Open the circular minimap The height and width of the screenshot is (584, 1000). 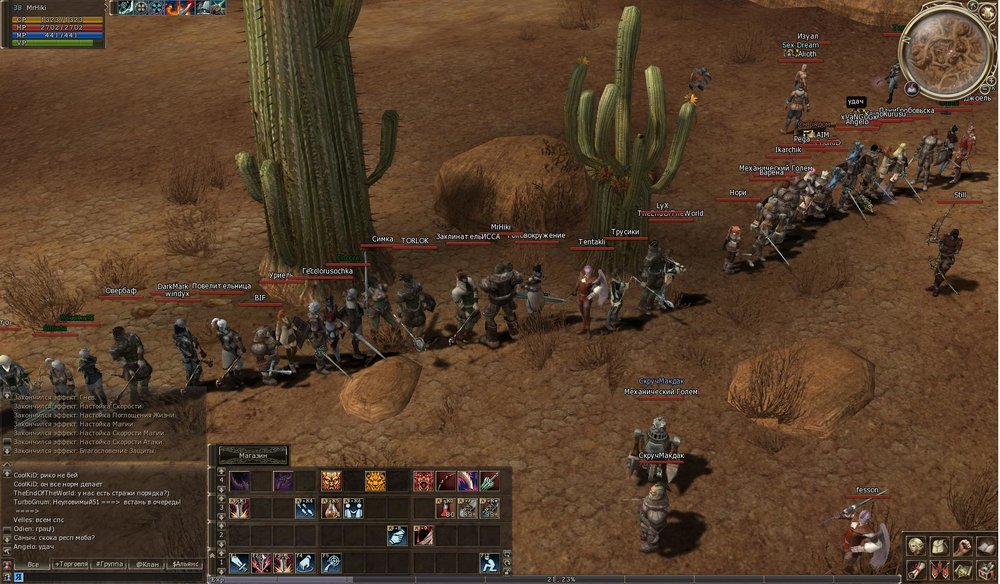click(946, 52)
